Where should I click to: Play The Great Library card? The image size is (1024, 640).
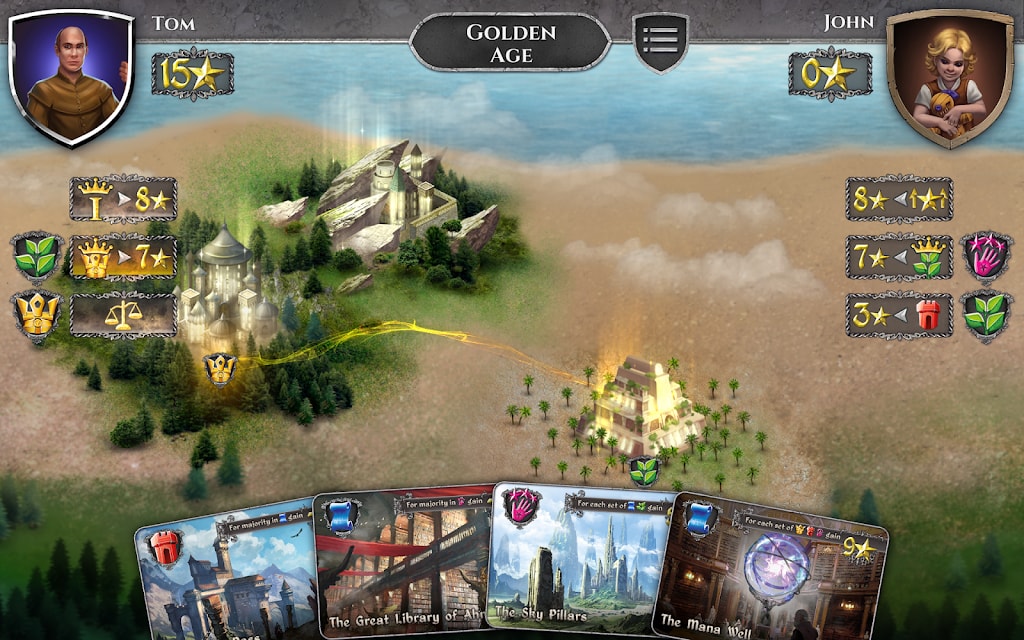(405, 570)
